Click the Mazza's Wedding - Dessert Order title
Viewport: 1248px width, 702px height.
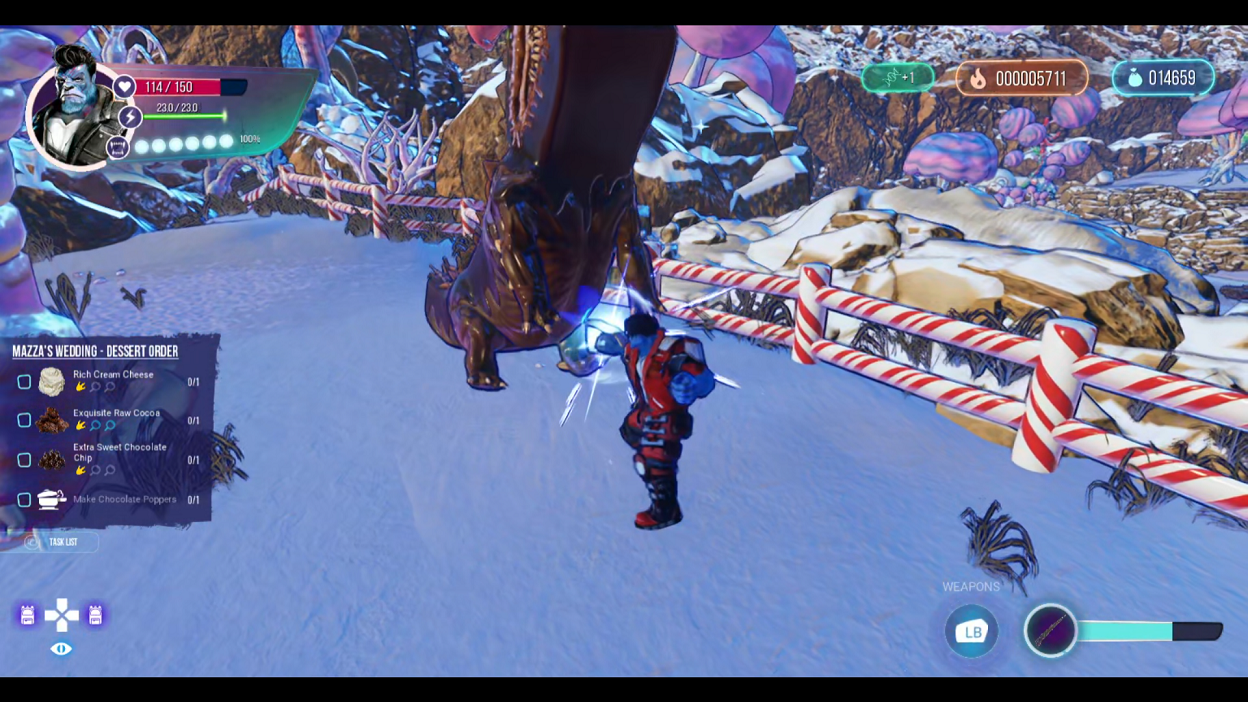click(x=95, y=351)
